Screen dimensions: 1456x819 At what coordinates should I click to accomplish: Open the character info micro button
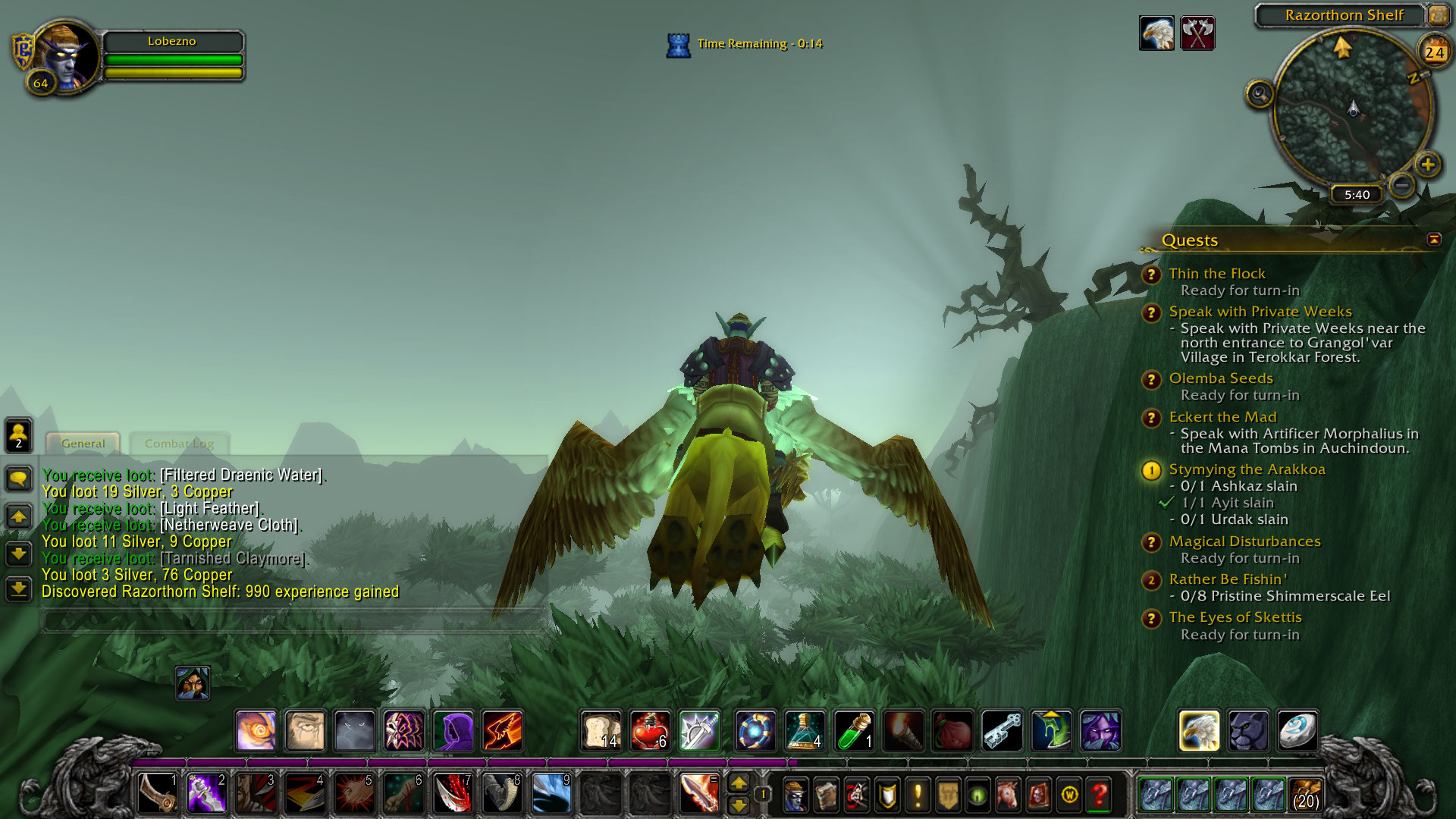[x=795, y=795]
